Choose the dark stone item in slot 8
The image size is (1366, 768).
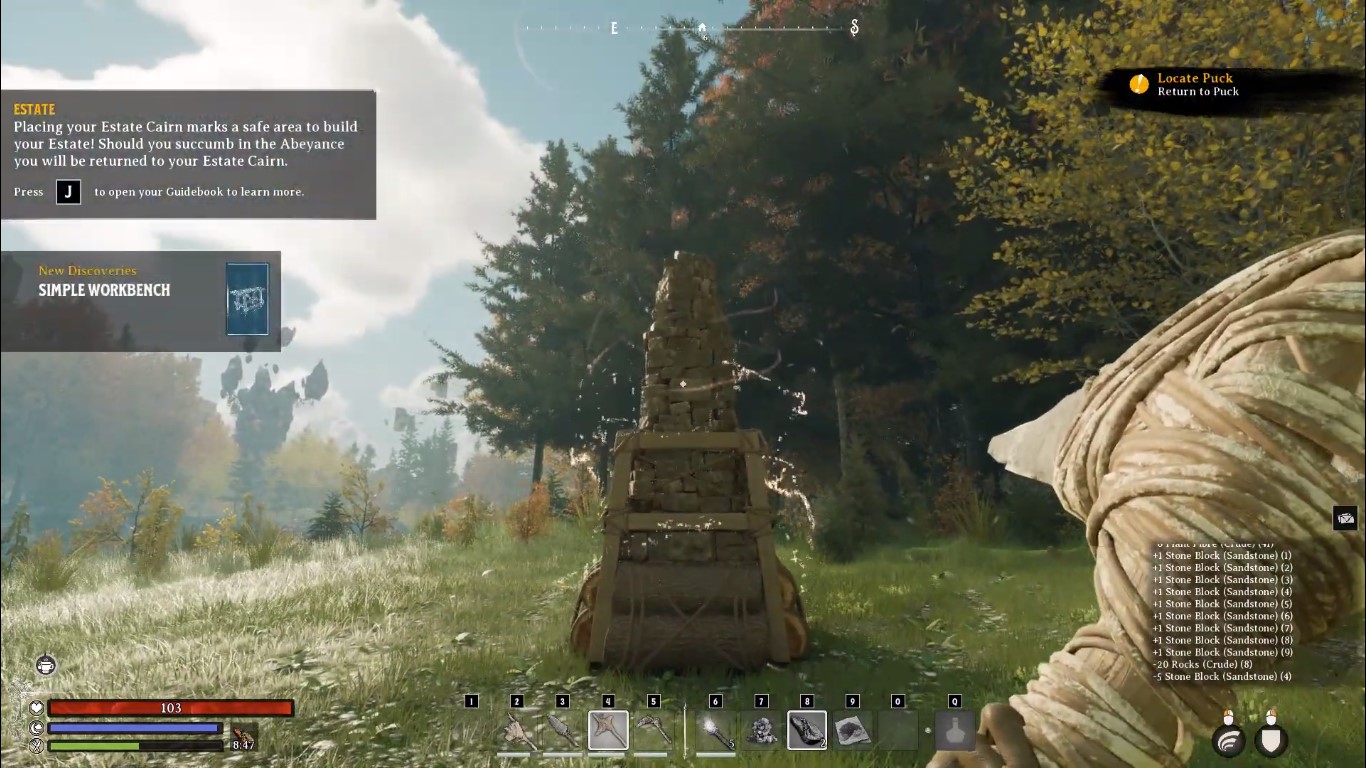(x=807, y=731)
